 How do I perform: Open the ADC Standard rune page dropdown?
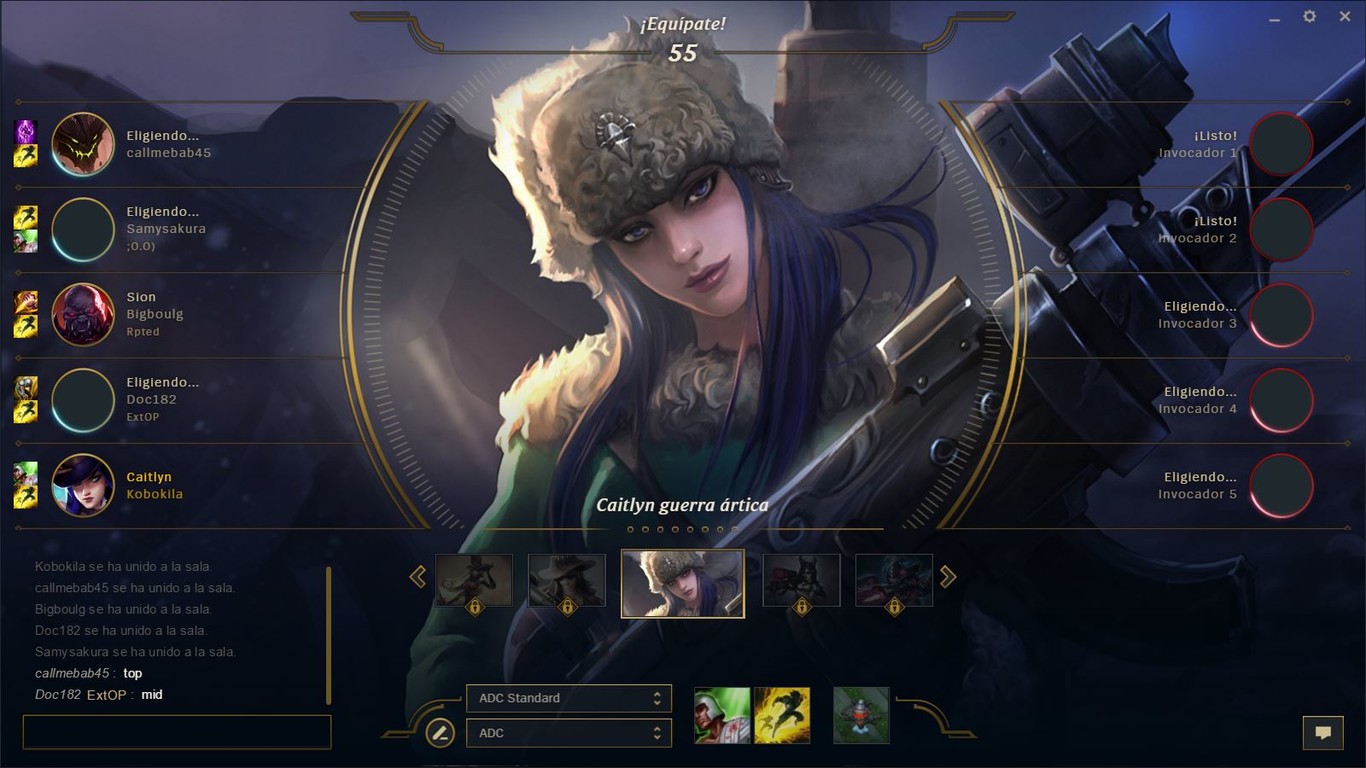point(568,698)
